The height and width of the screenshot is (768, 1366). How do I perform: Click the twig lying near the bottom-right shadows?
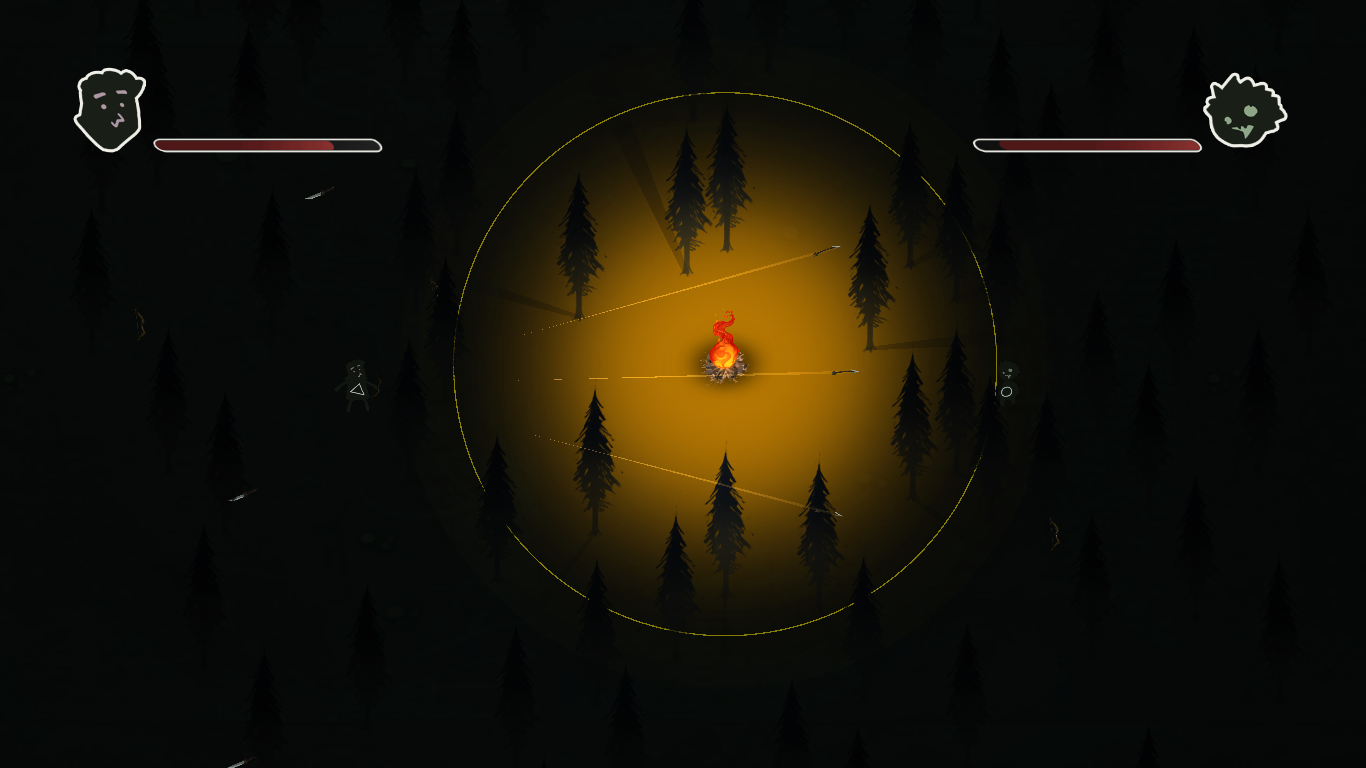(1055, 534)
